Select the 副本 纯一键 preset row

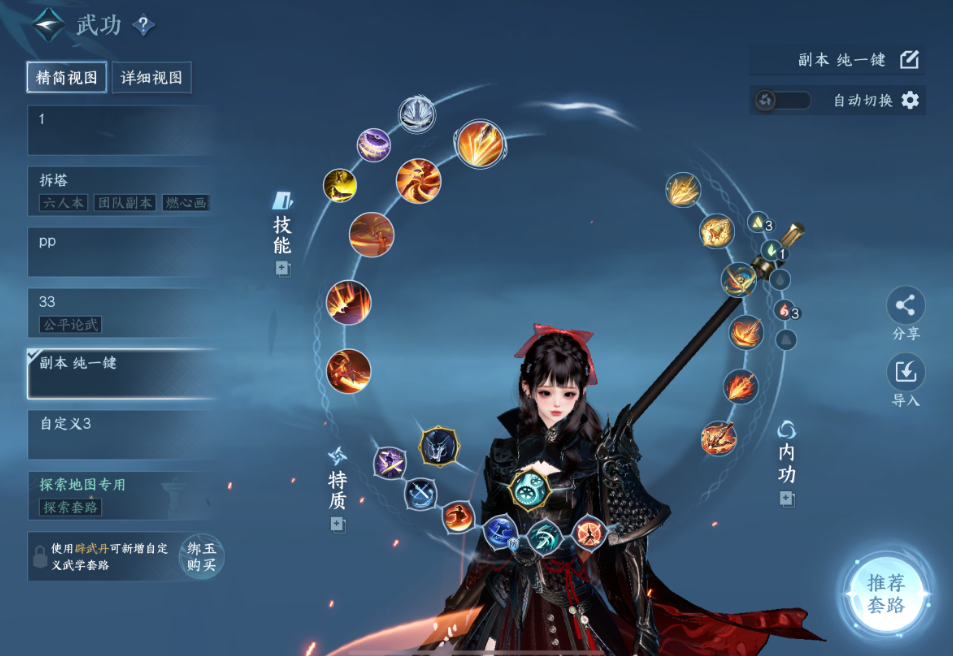pos(120,373)
